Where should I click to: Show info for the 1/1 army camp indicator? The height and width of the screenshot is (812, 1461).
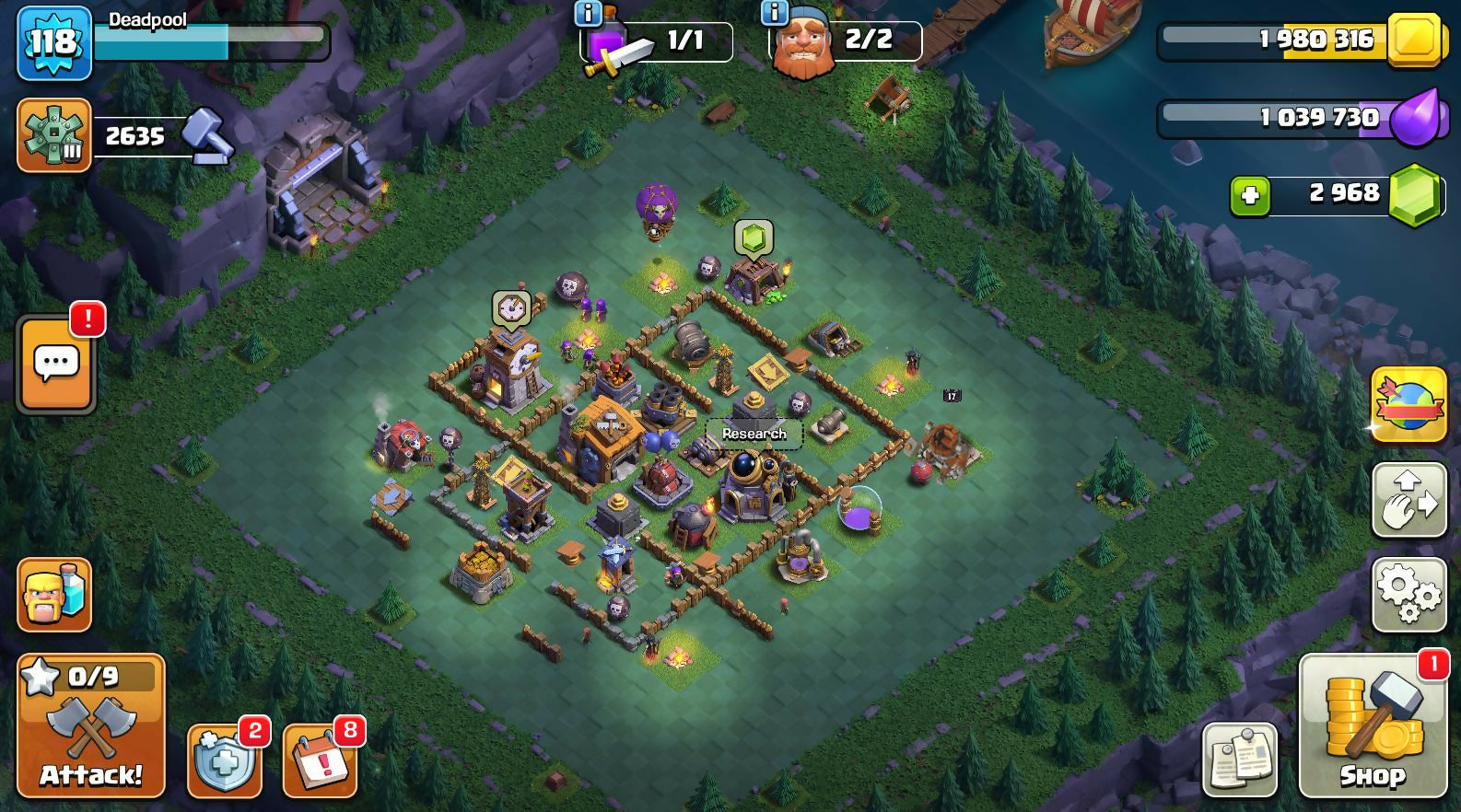point(589,14)
